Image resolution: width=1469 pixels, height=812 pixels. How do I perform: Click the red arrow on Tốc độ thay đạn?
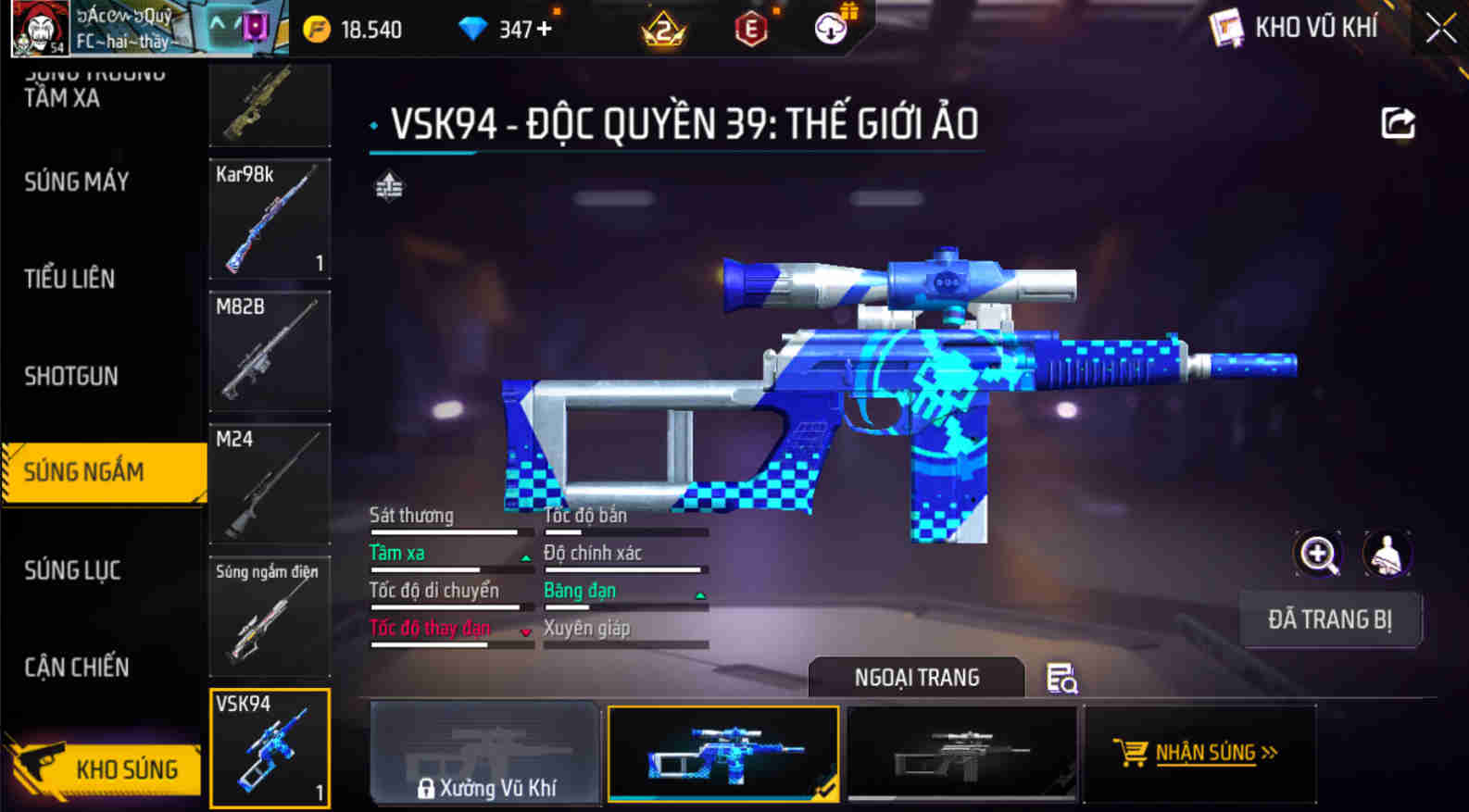(x=525, y=631)
